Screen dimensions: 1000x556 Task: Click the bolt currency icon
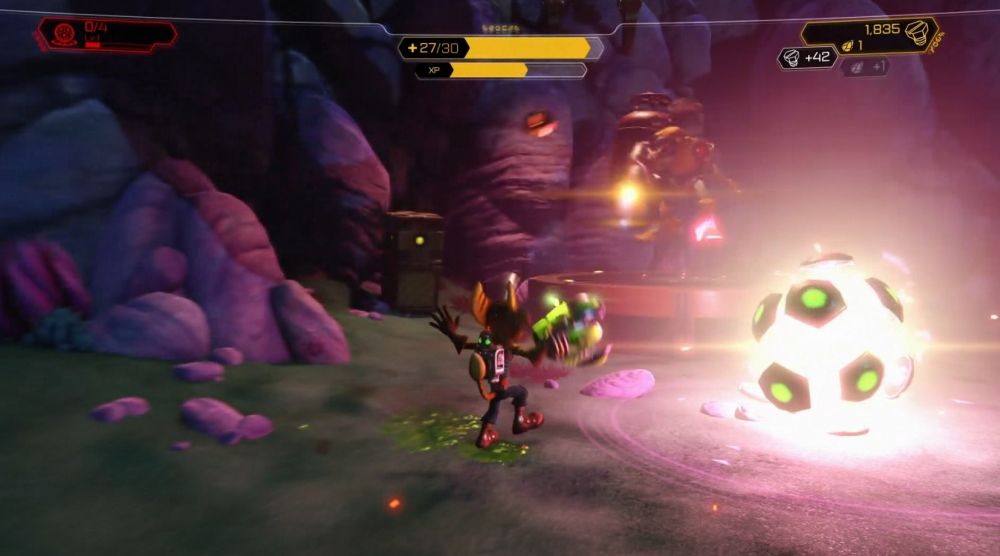915,32
